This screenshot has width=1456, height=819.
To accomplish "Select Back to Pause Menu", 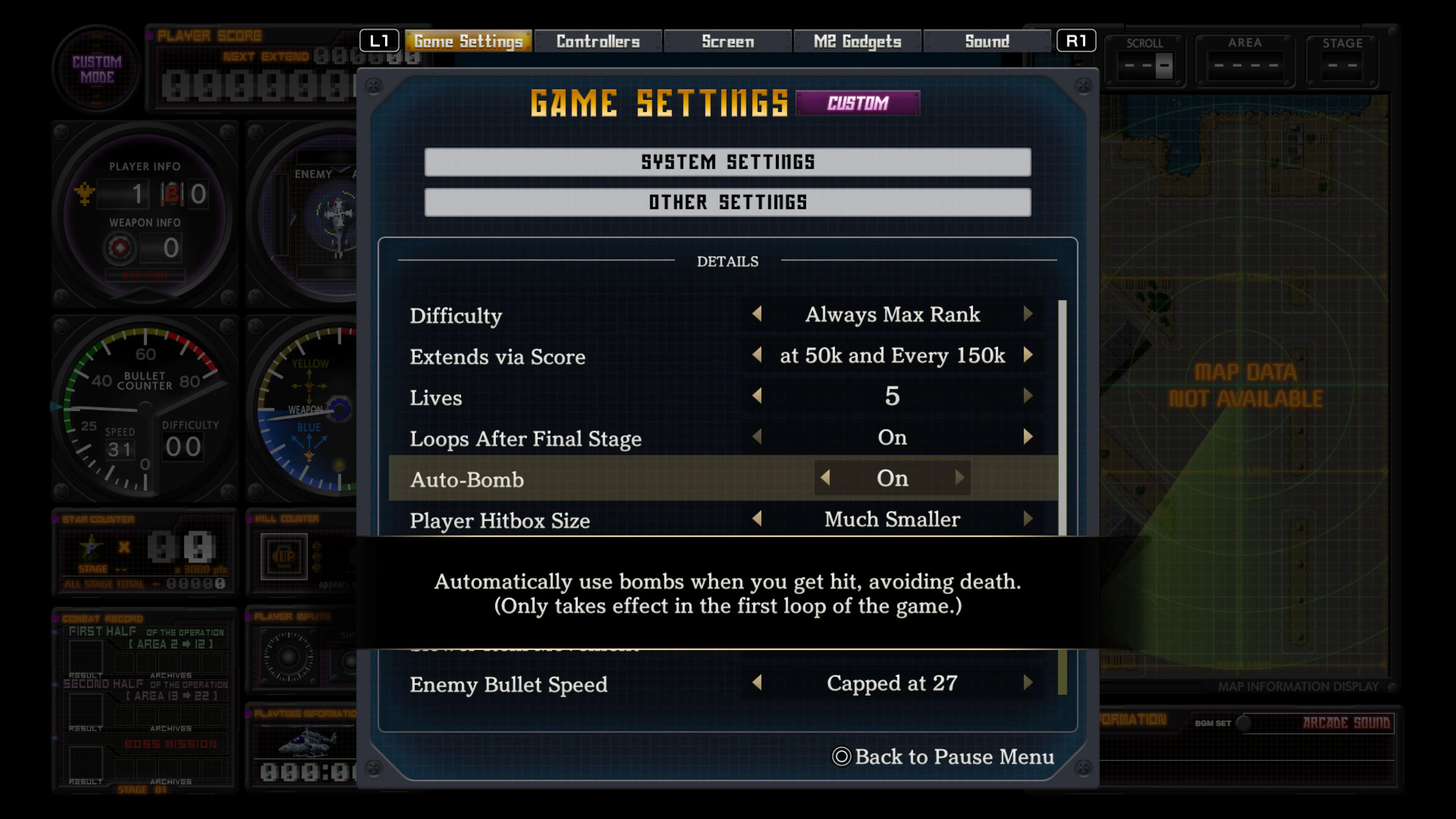I will pos(954,757).
